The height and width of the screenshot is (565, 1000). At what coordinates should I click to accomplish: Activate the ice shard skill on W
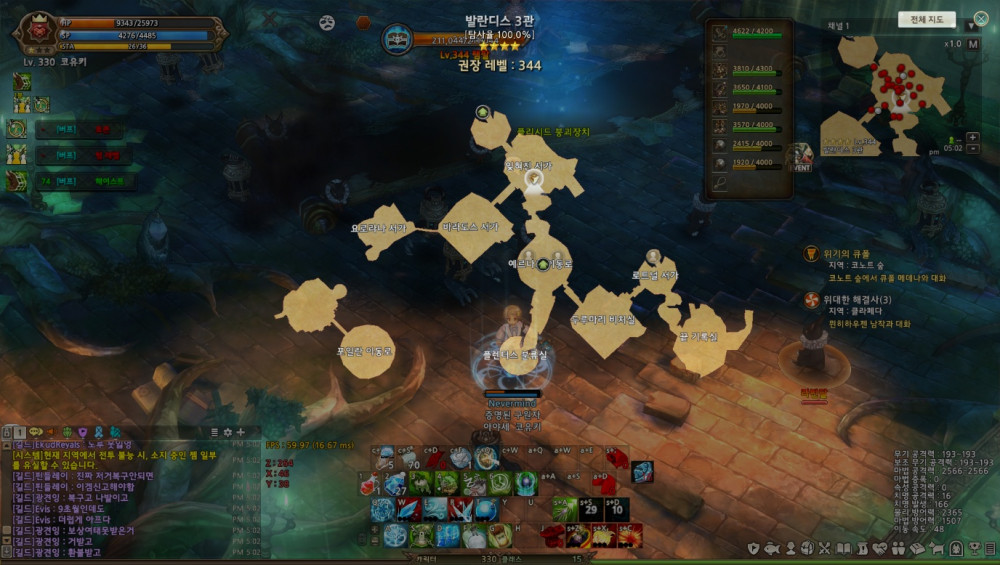click(408, 509)
